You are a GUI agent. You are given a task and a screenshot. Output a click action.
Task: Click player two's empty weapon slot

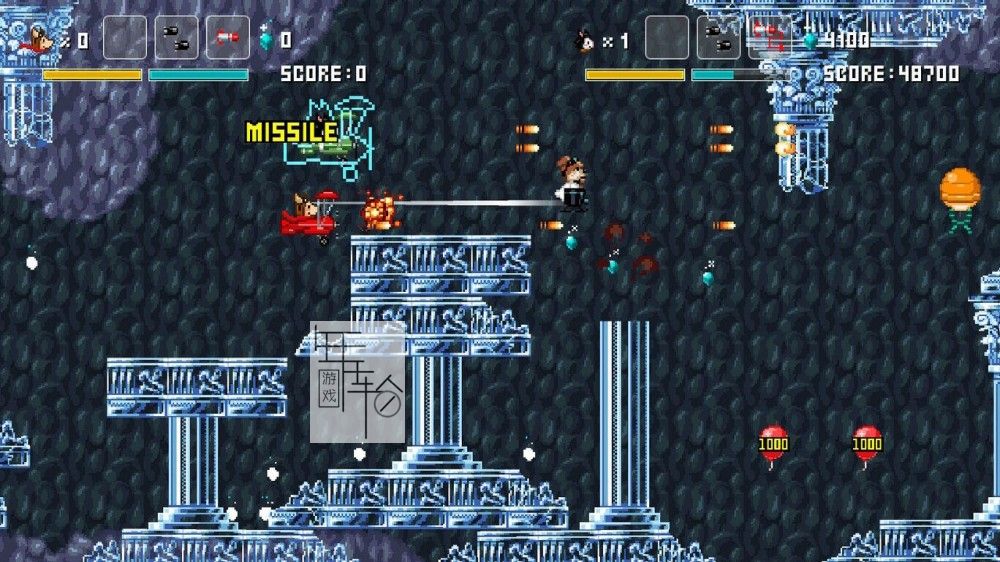(x=666, y=38)
